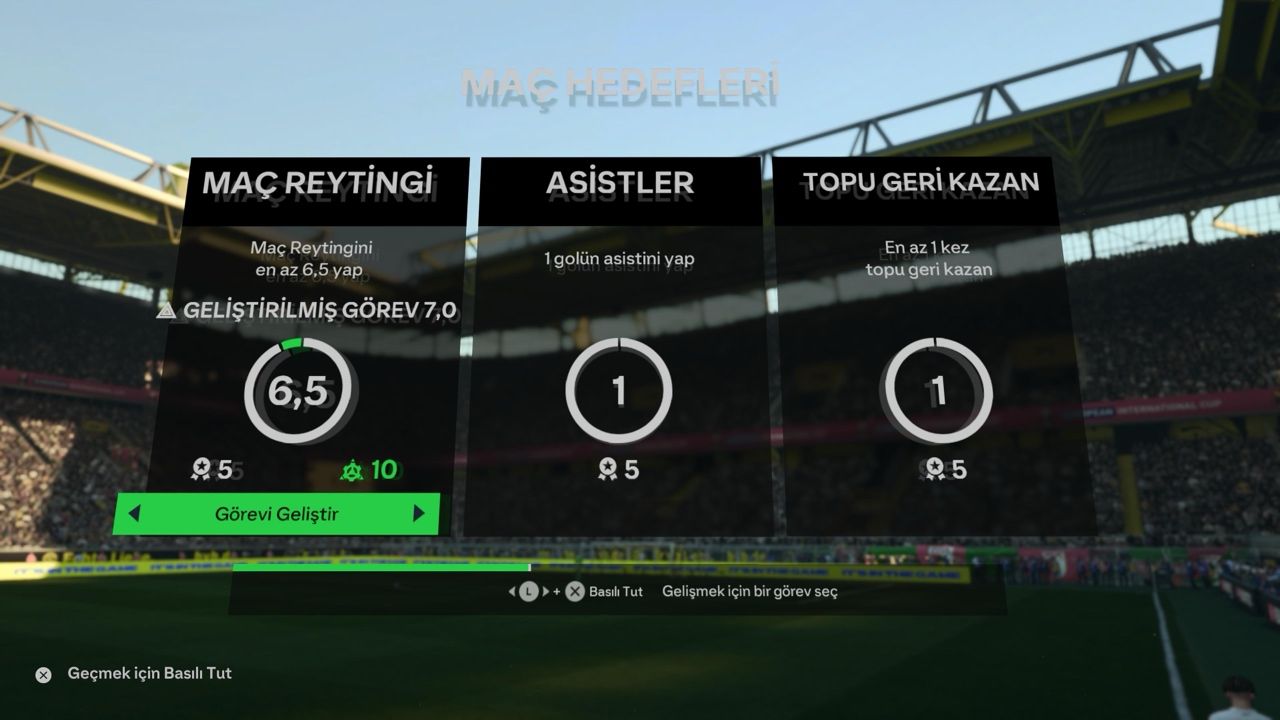1280x720 pixels.
Task: Click the right arrow on Görevi Geliştir
Action: [419, 515]
